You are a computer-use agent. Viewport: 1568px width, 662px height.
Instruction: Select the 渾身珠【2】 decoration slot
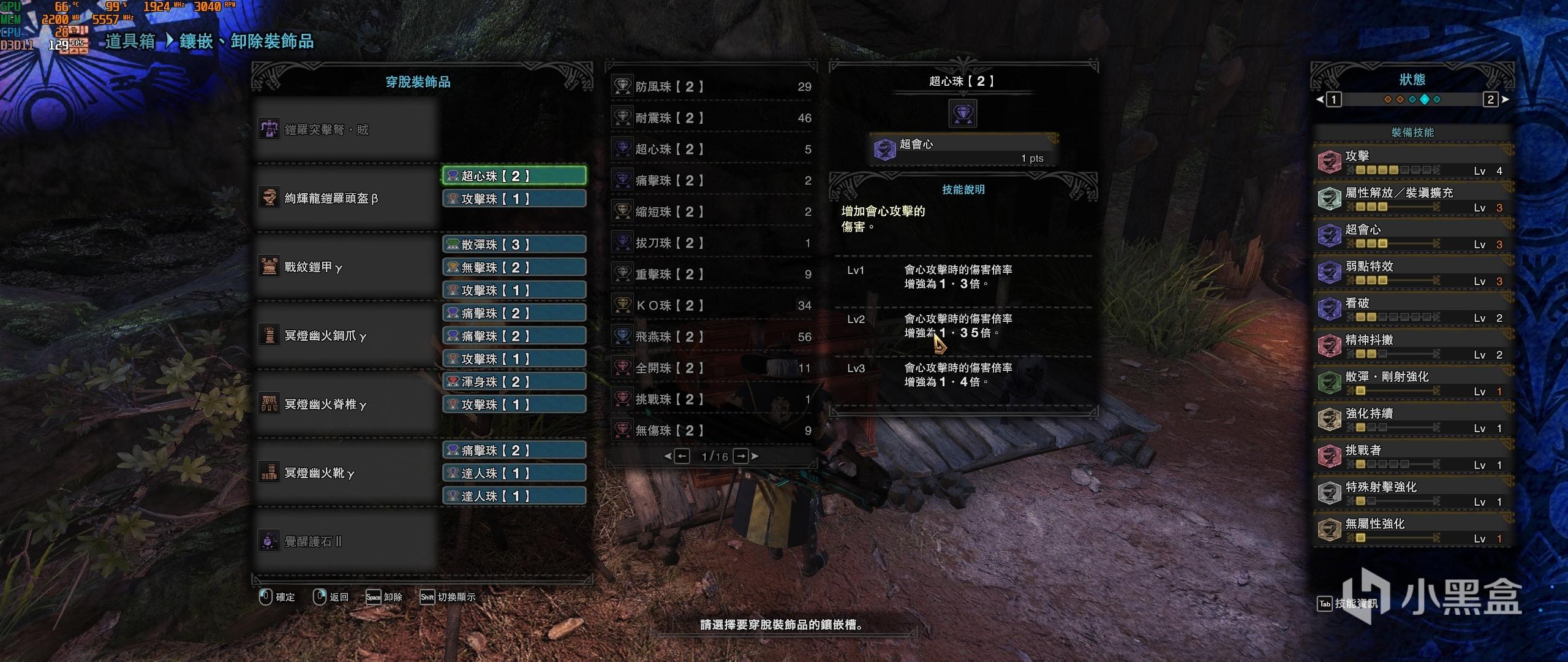(514, 382)
